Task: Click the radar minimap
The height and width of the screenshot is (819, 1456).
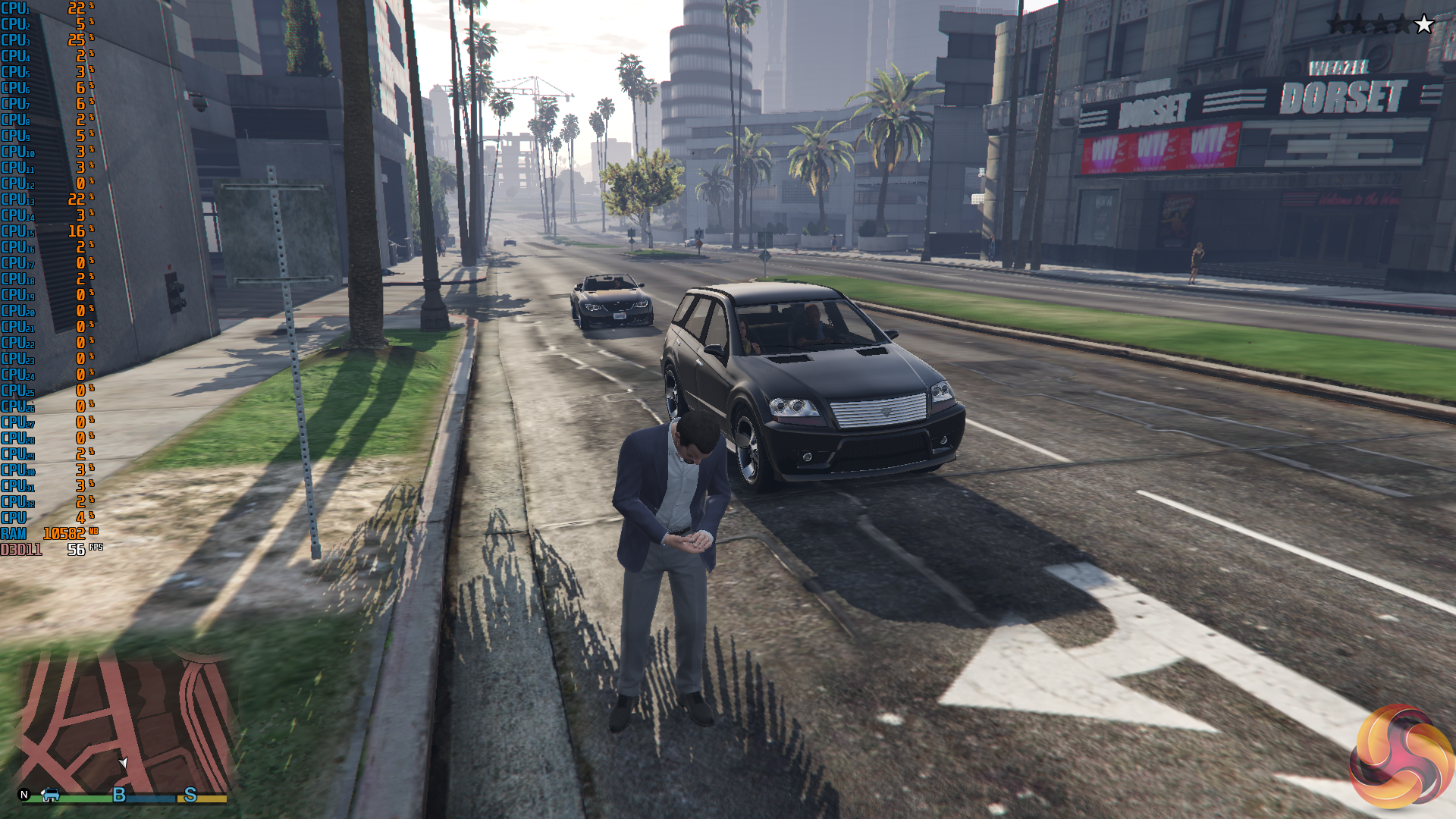Action: pyautogui.click(x=125, y=720)
